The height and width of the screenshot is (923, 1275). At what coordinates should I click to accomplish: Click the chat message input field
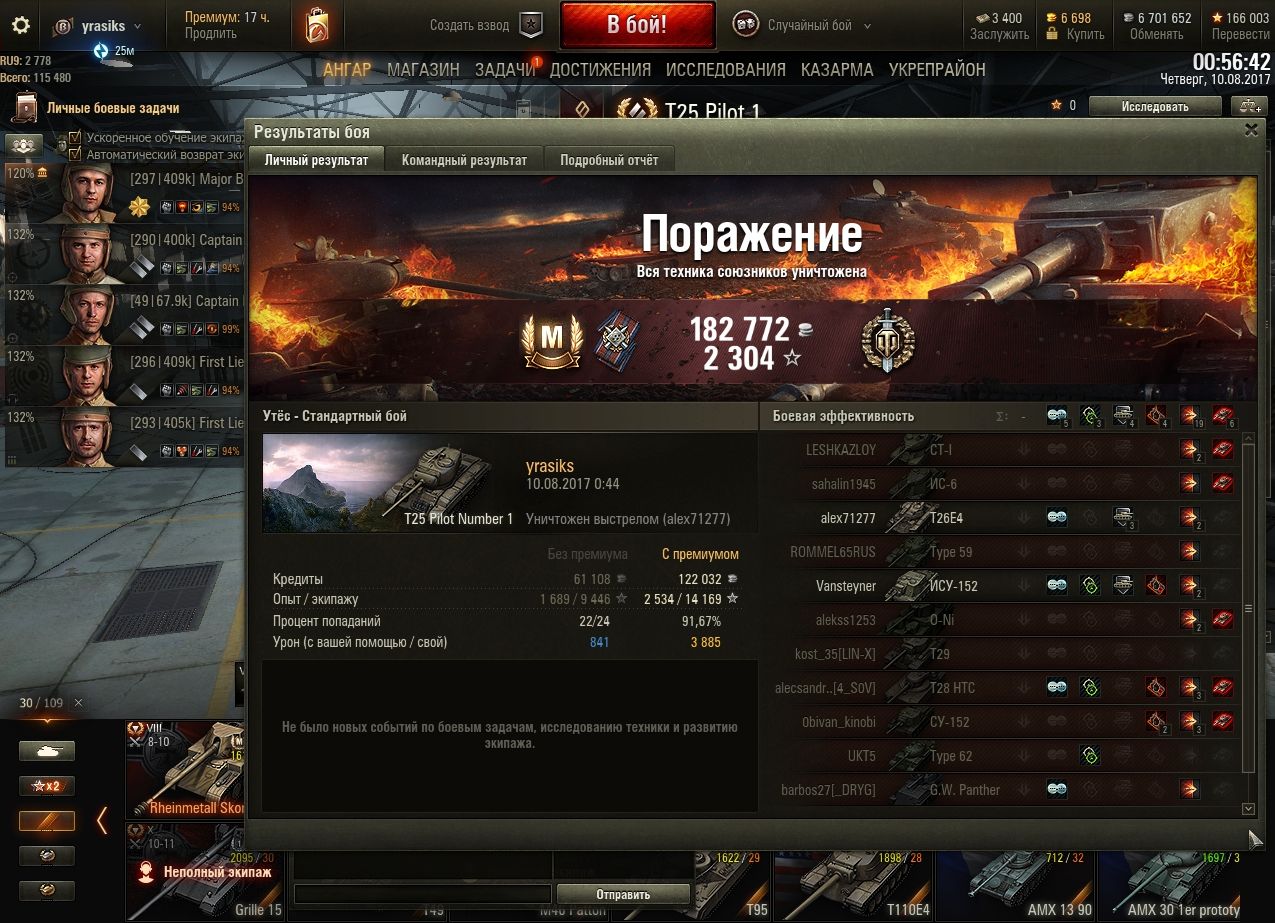click(422, 894)
